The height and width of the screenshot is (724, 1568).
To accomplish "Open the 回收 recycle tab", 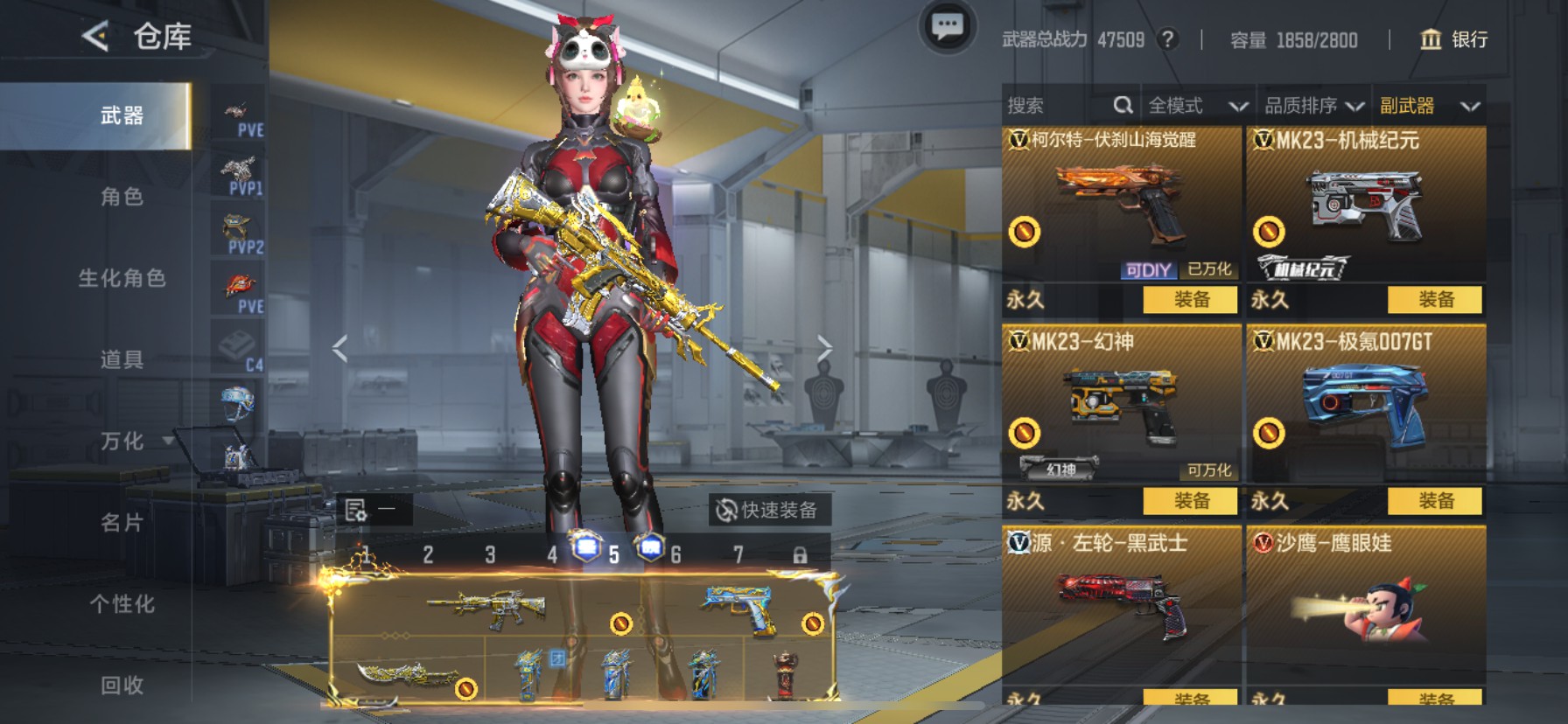I will [x=122, y=685].
